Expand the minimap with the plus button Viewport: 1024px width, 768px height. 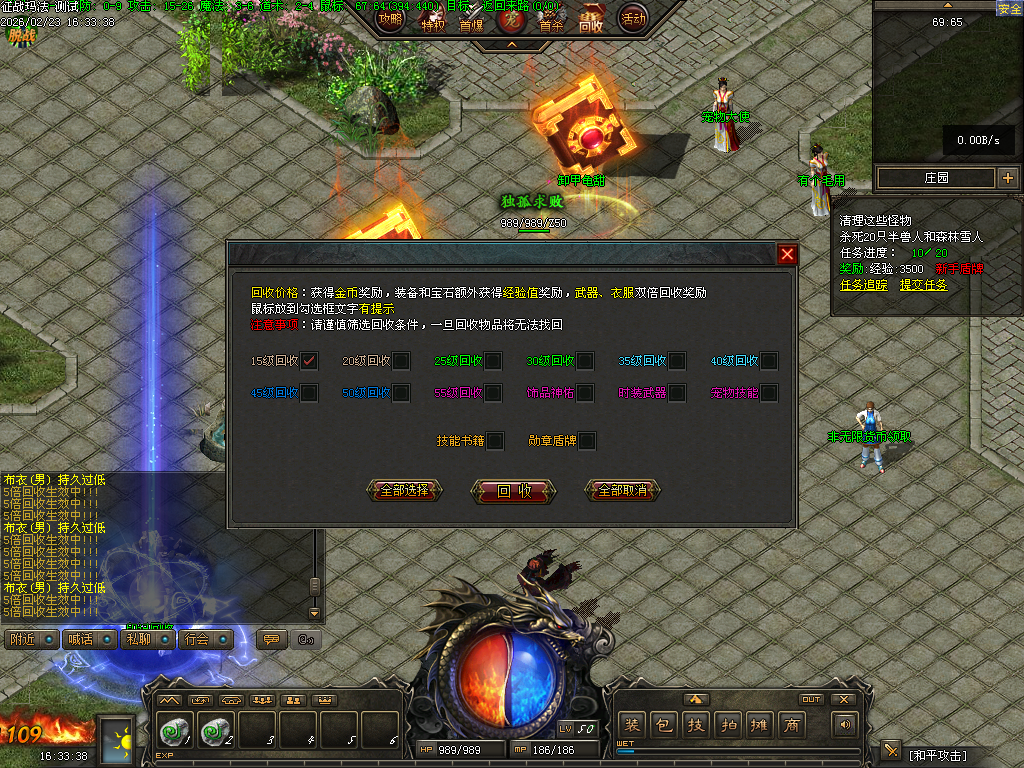click(x=1007, y=178)
